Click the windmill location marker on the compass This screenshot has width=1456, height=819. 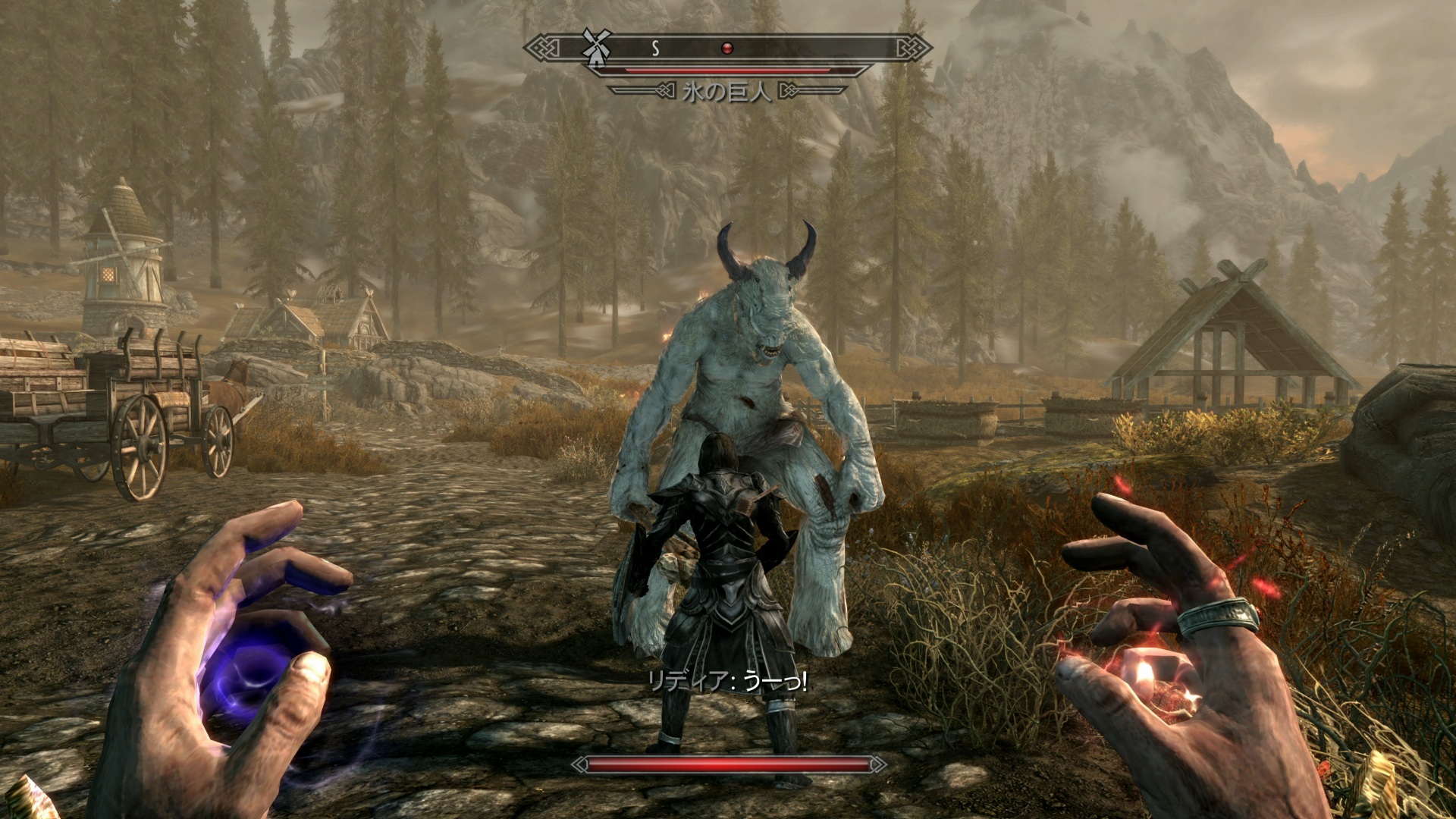(x=595, y=46)
